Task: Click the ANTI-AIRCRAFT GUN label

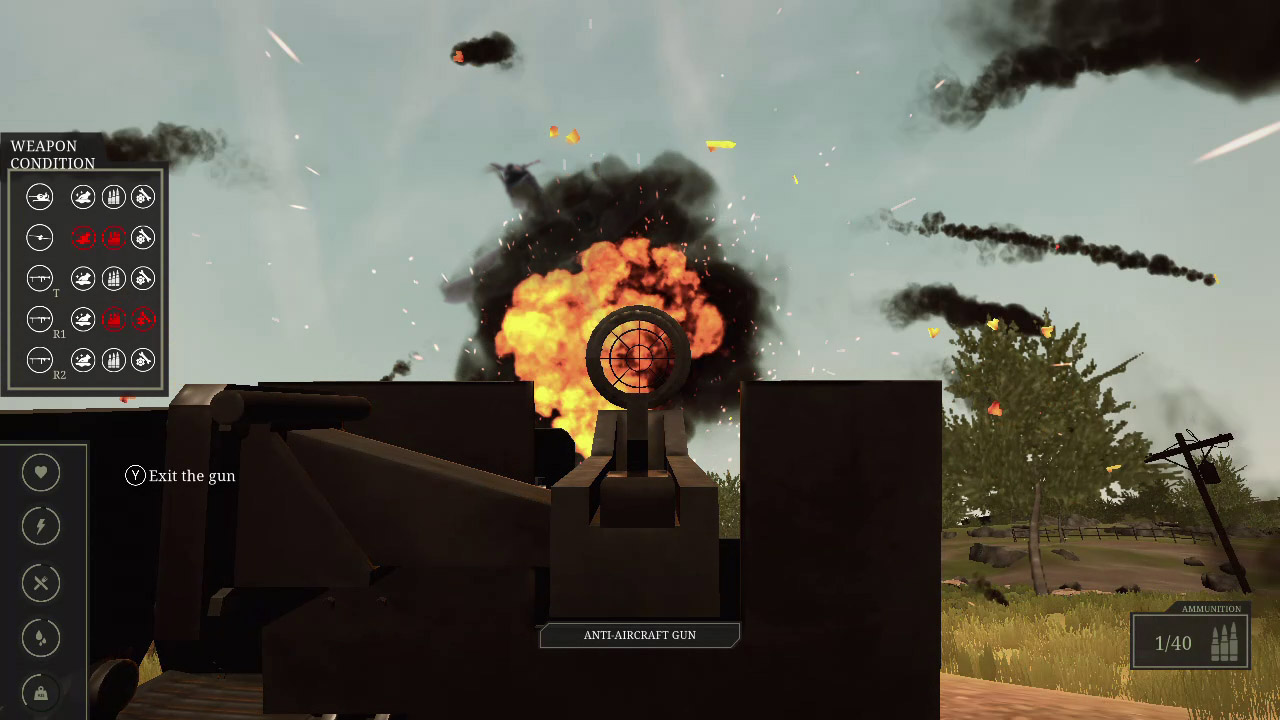Action: pyautogui.click(x=639, y=634)
